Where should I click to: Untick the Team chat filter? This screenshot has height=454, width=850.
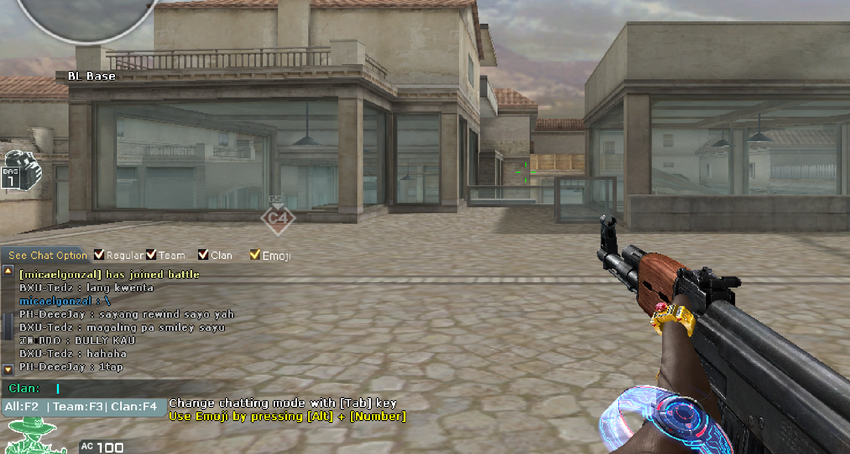(151, 255)
